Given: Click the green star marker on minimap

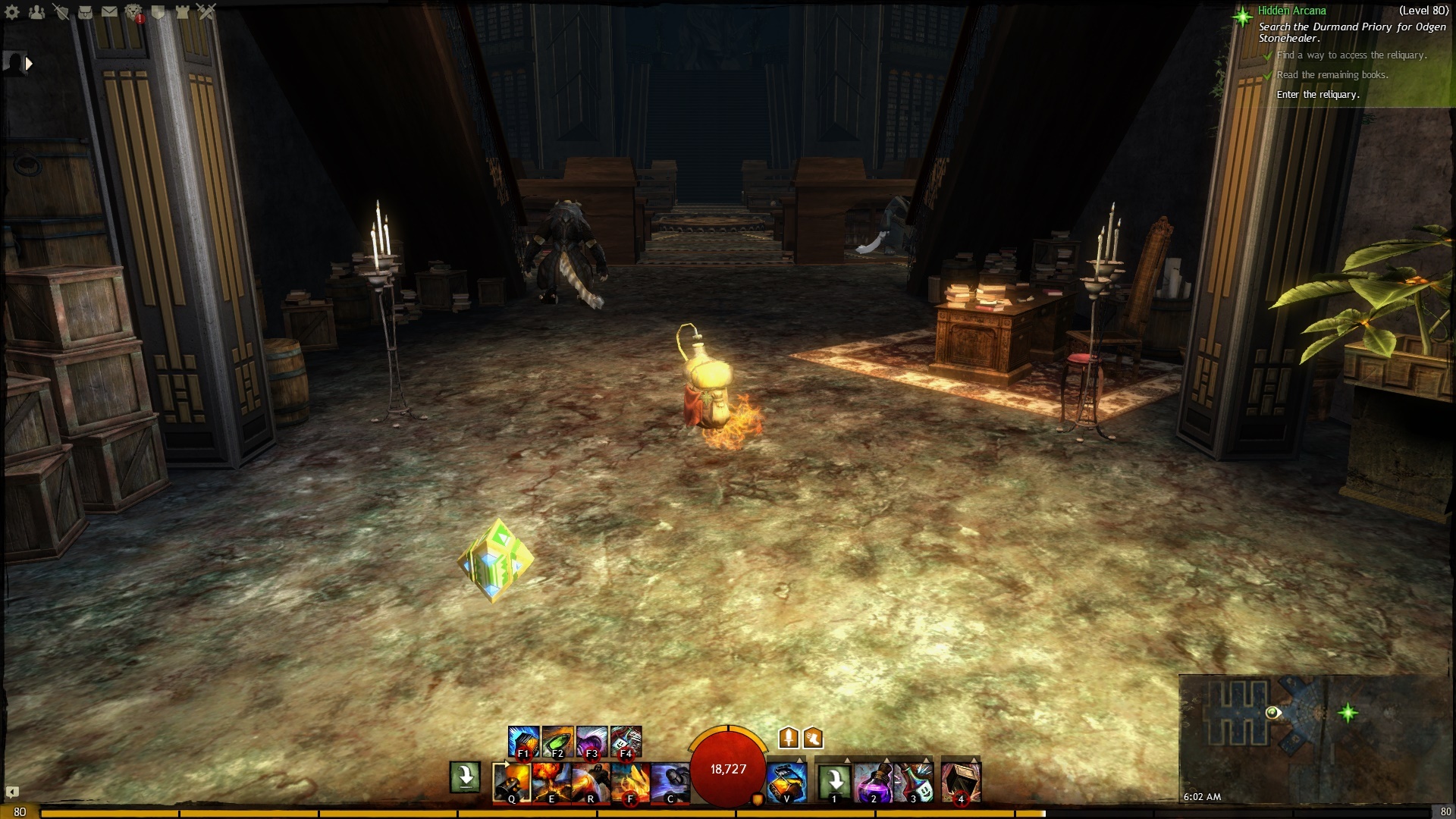Looking at the screenshot, I should (1348, 712).
